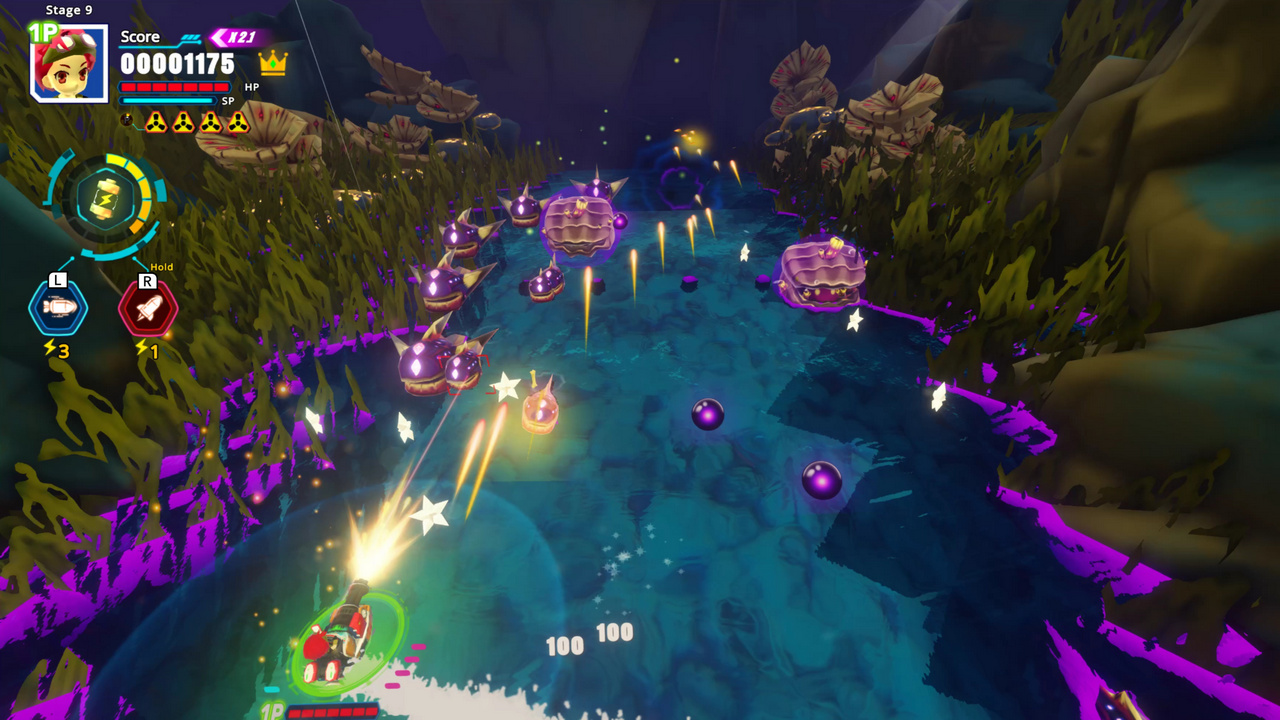Click the green 1P badge on the portrait
The image size is (1280, 720).
point(42,33)
